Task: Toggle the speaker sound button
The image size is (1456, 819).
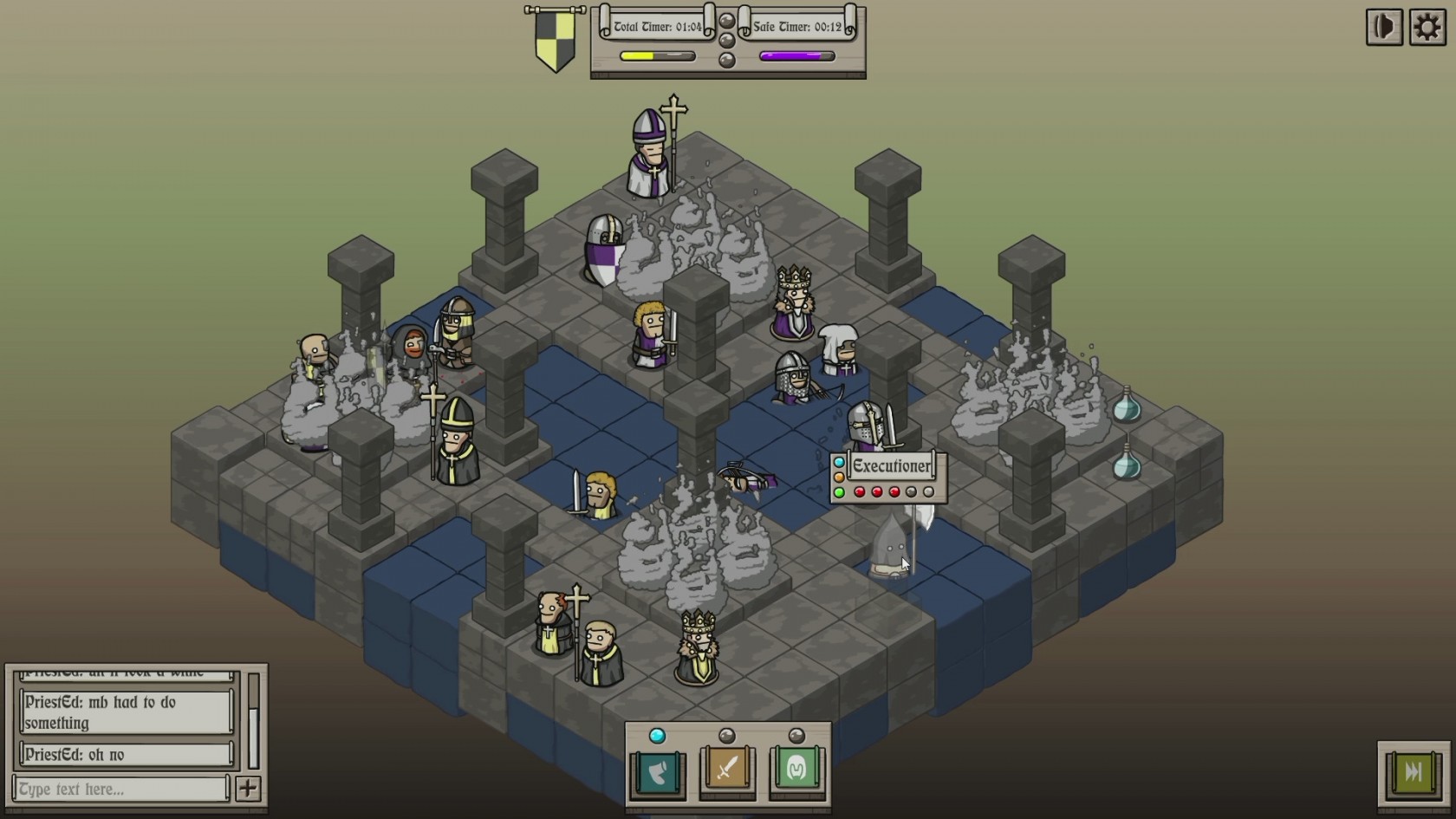Action: 1384,28
